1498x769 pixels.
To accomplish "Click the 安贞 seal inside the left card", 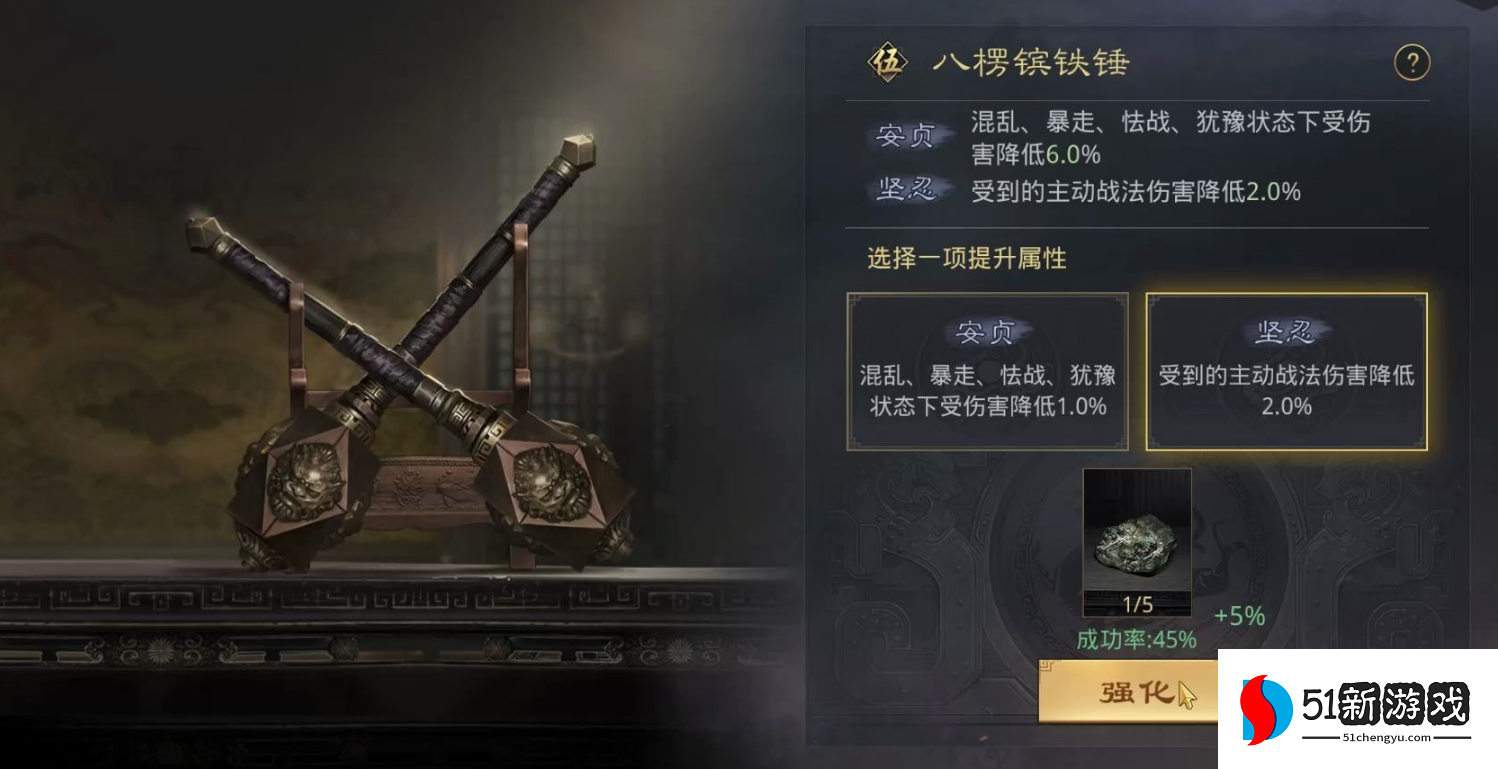I will point(987,333).
